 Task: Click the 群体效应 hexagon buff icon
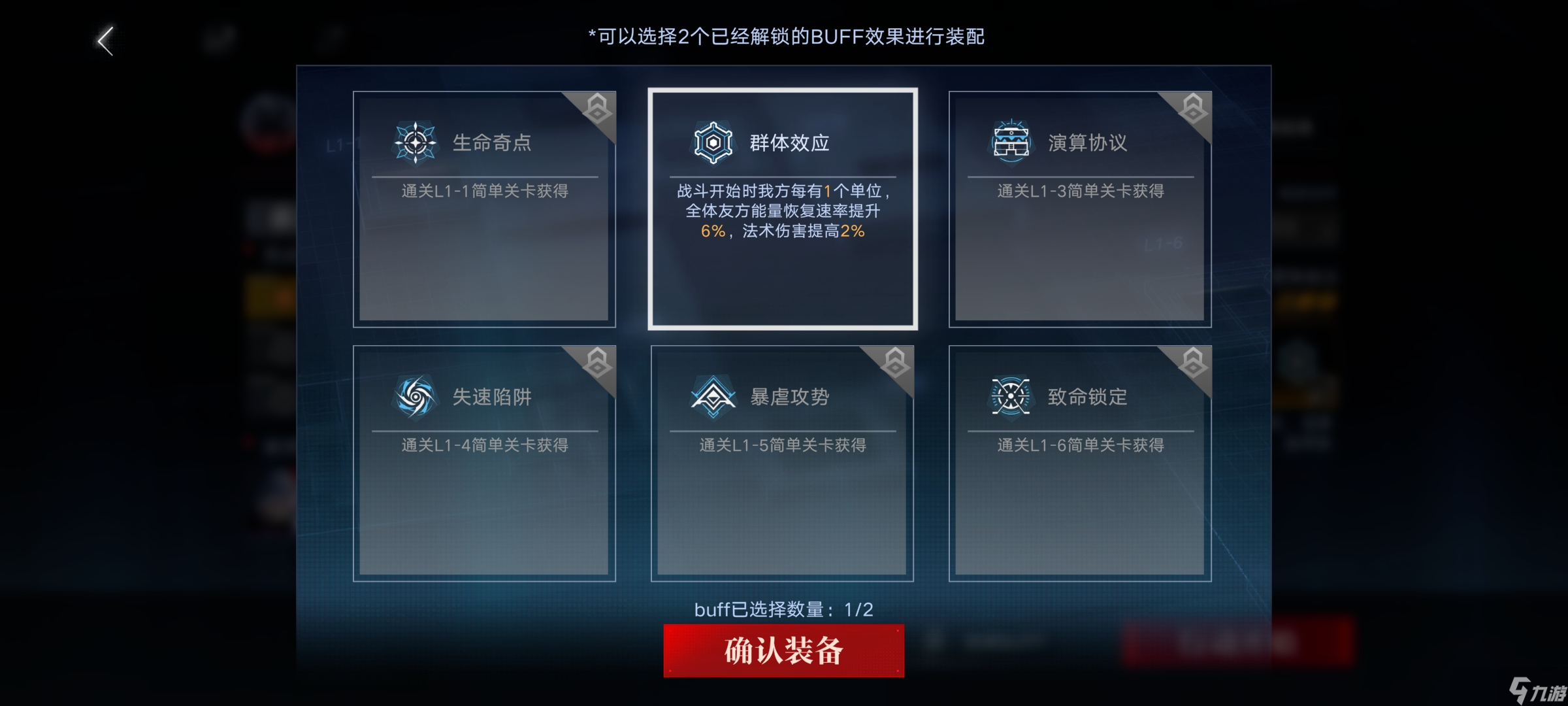[712, 141]
